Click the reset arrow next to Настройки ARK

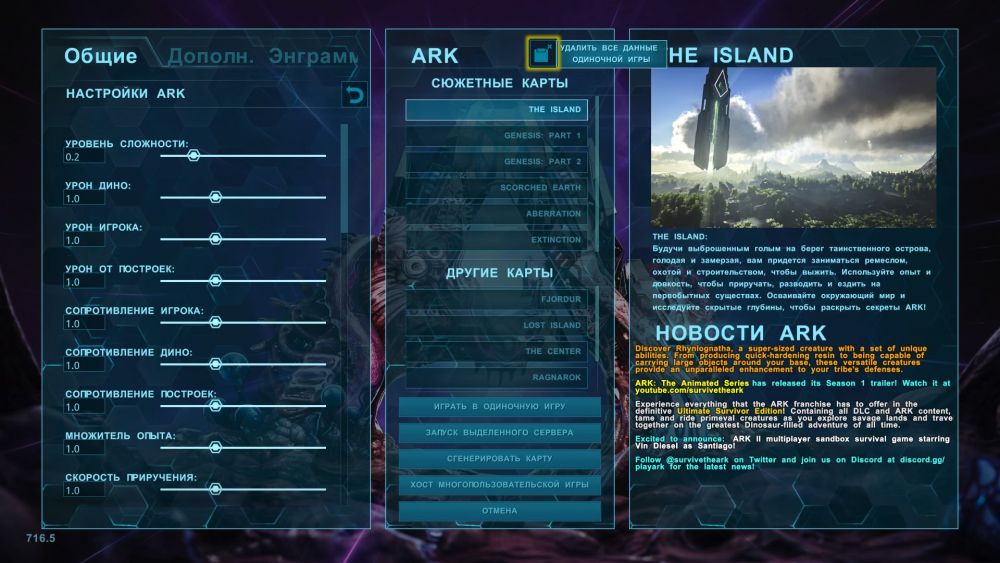(x=354, y=94)
